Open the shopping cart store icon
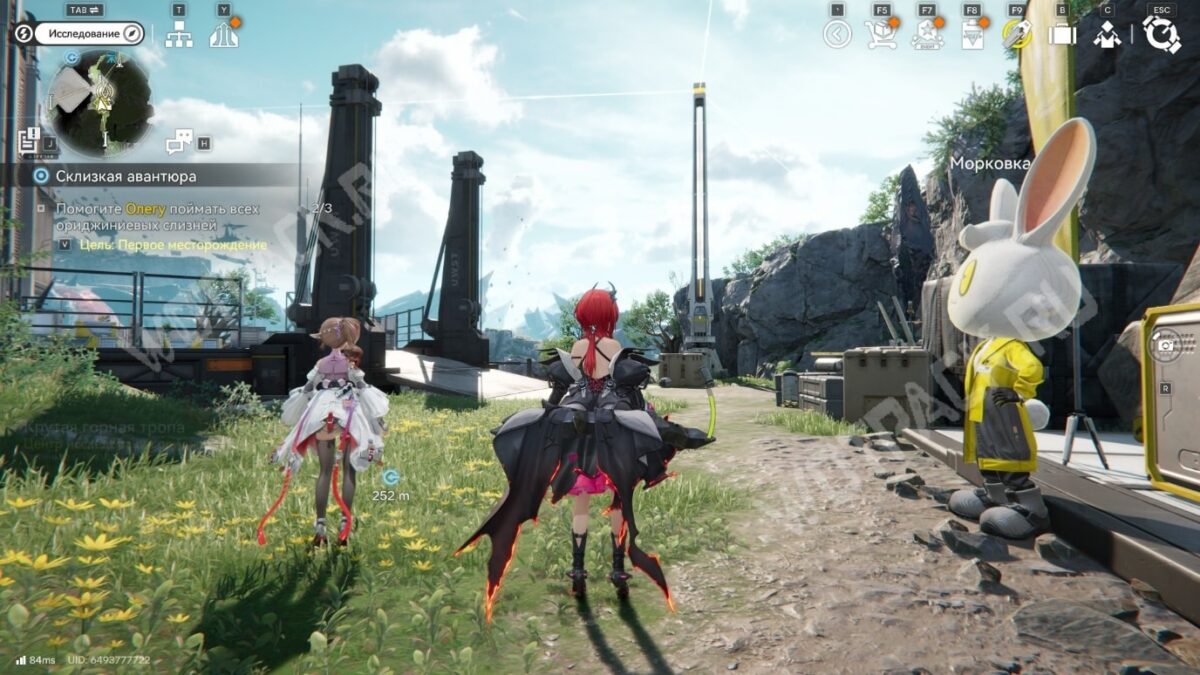 pos(881,34)
